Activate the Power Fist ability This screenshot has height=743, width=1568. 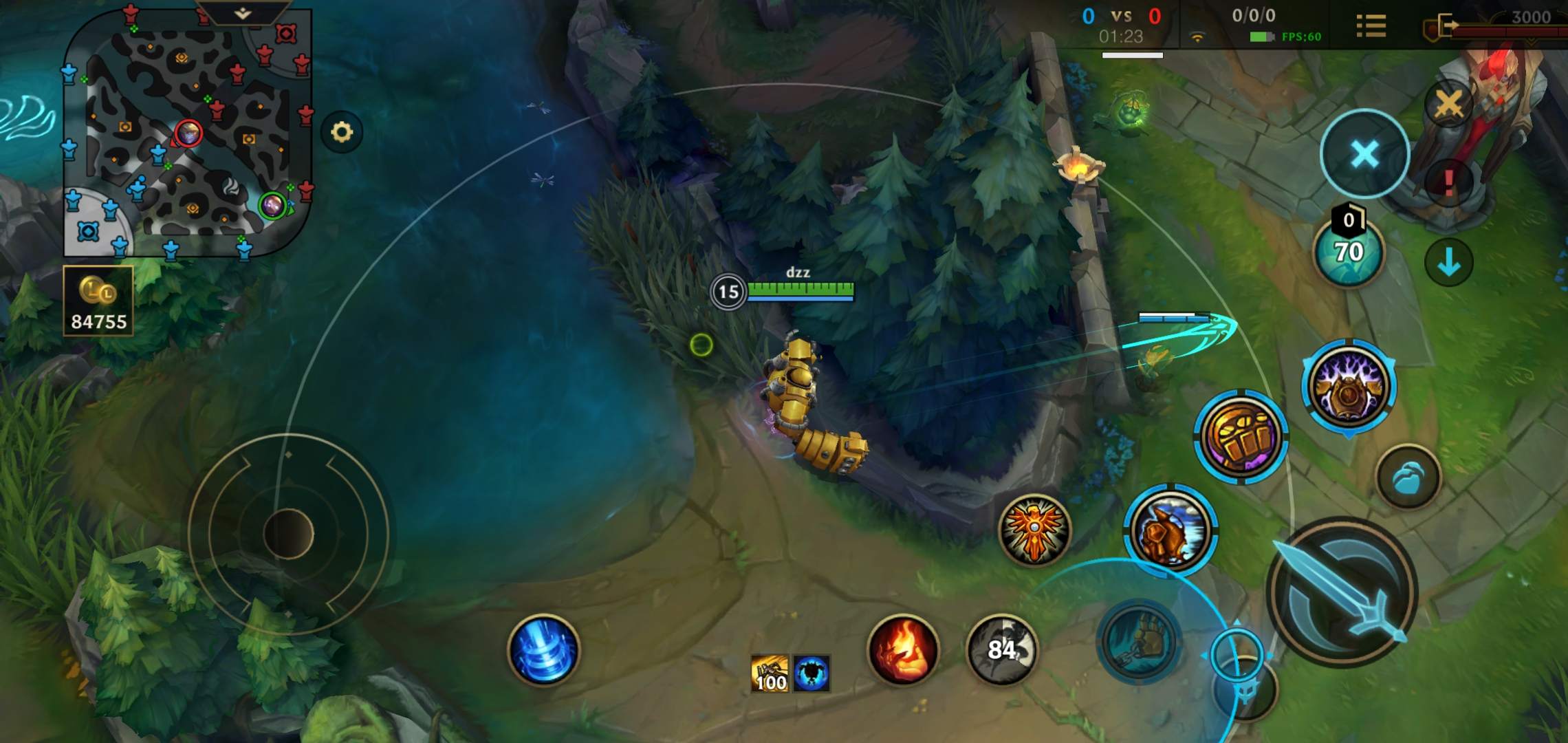(1241, 436)
